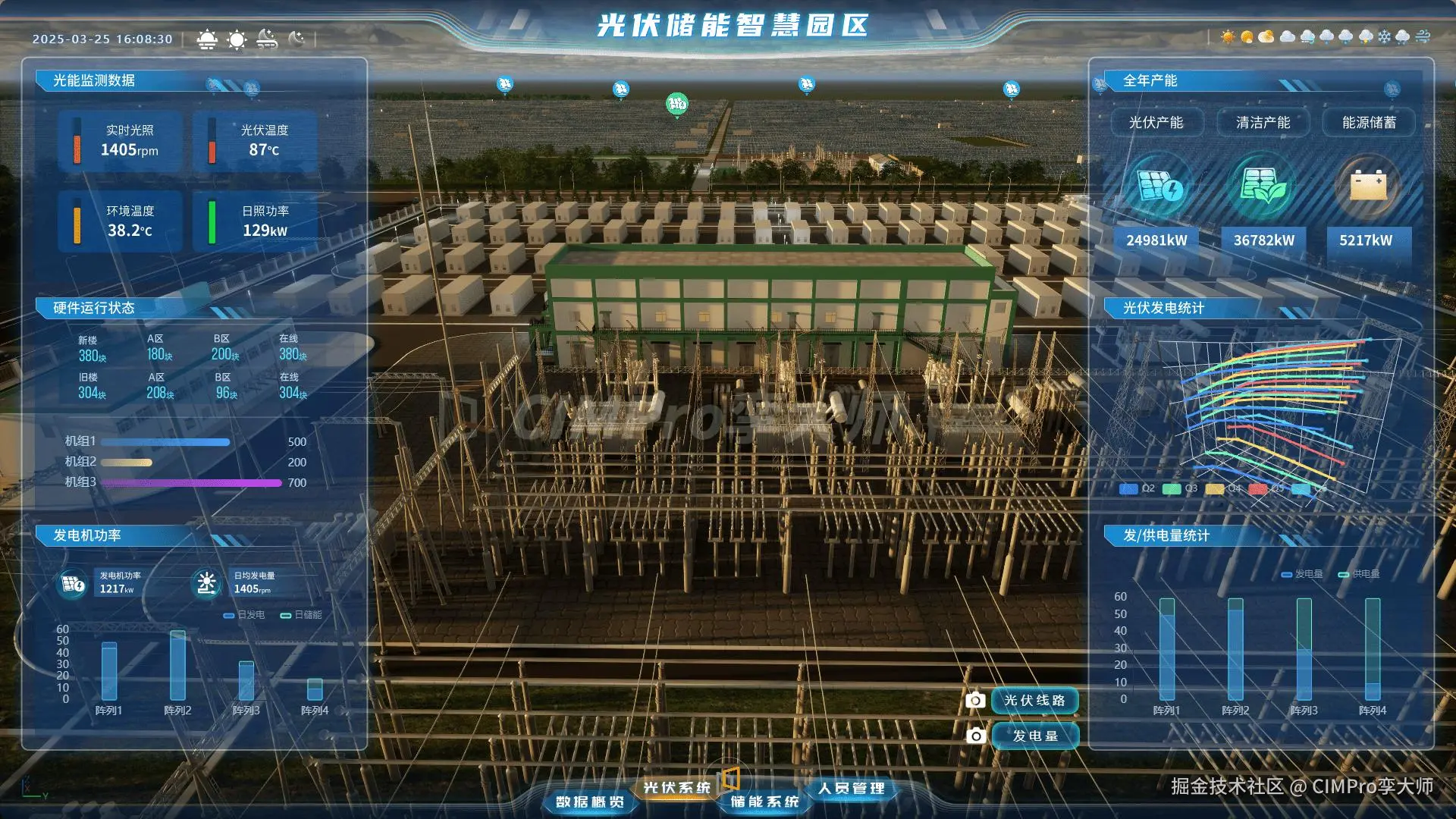
Task: Toggle the Q2 series in the legend
Action: click(1137, 488)
